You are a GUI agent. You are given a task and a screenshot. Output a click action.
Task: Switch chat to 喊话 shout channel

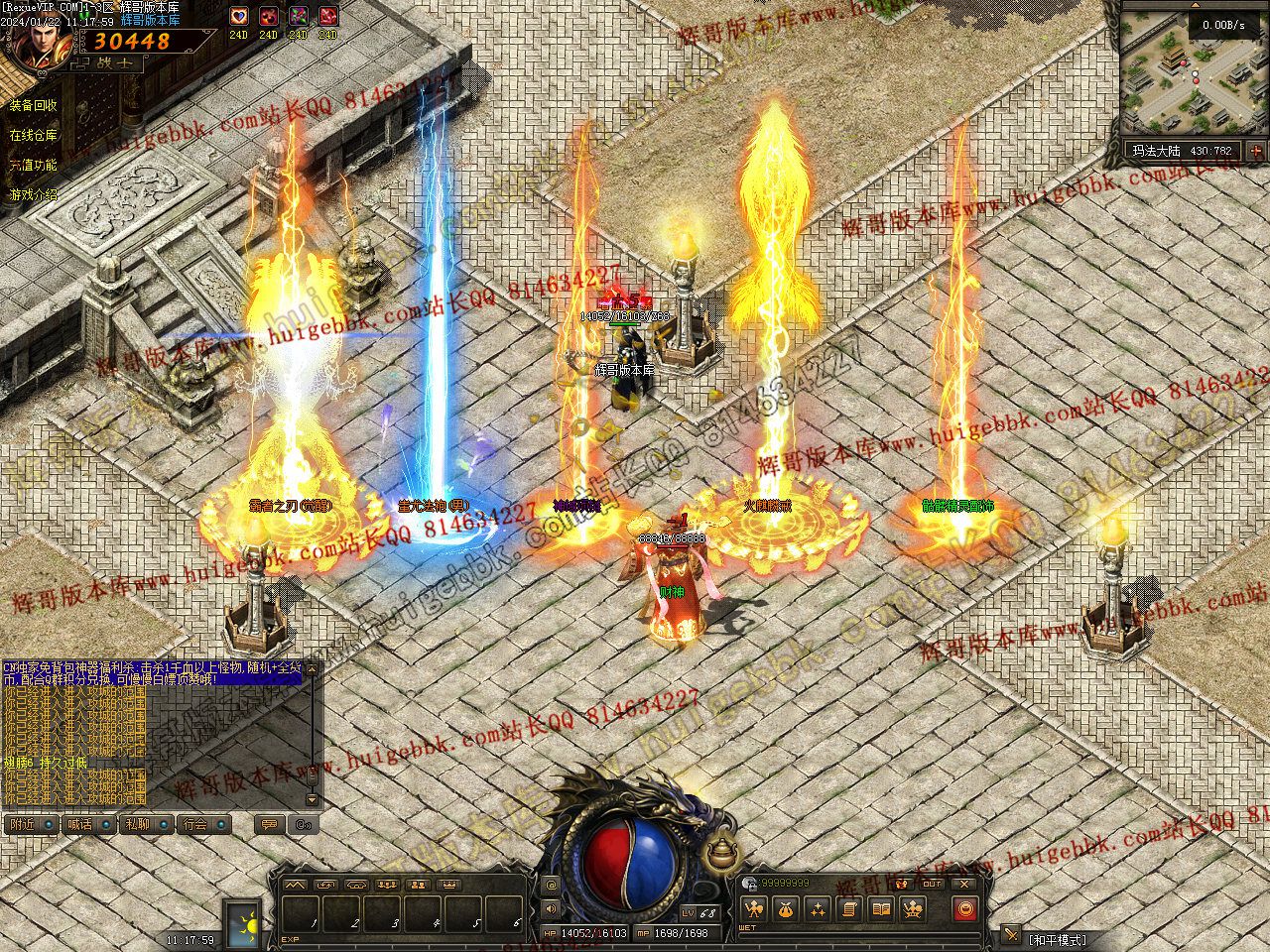click(x=89, y=824)
